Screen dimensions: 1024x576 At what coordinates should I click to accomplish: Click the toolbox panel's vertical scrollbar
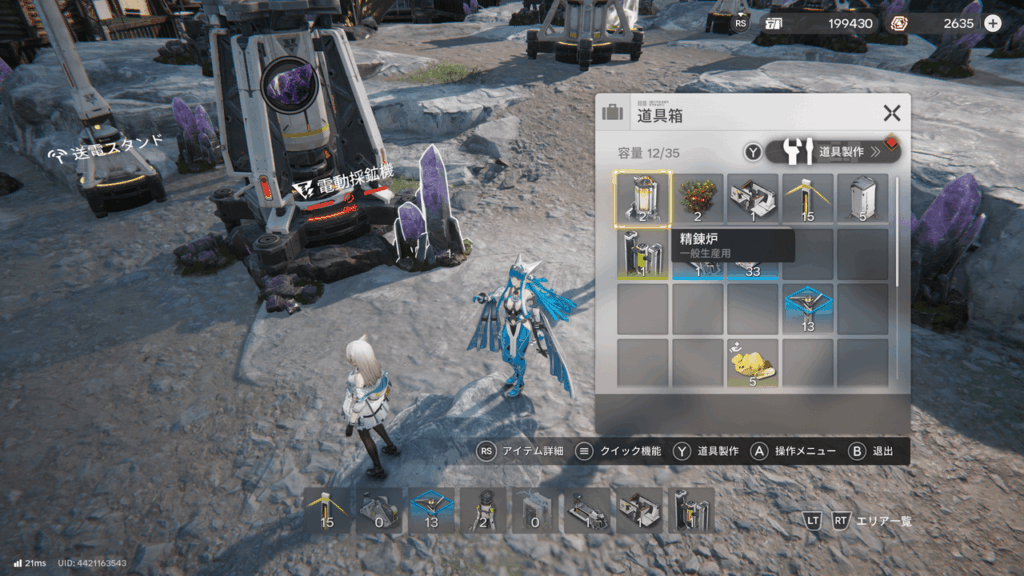click(897, 232)
